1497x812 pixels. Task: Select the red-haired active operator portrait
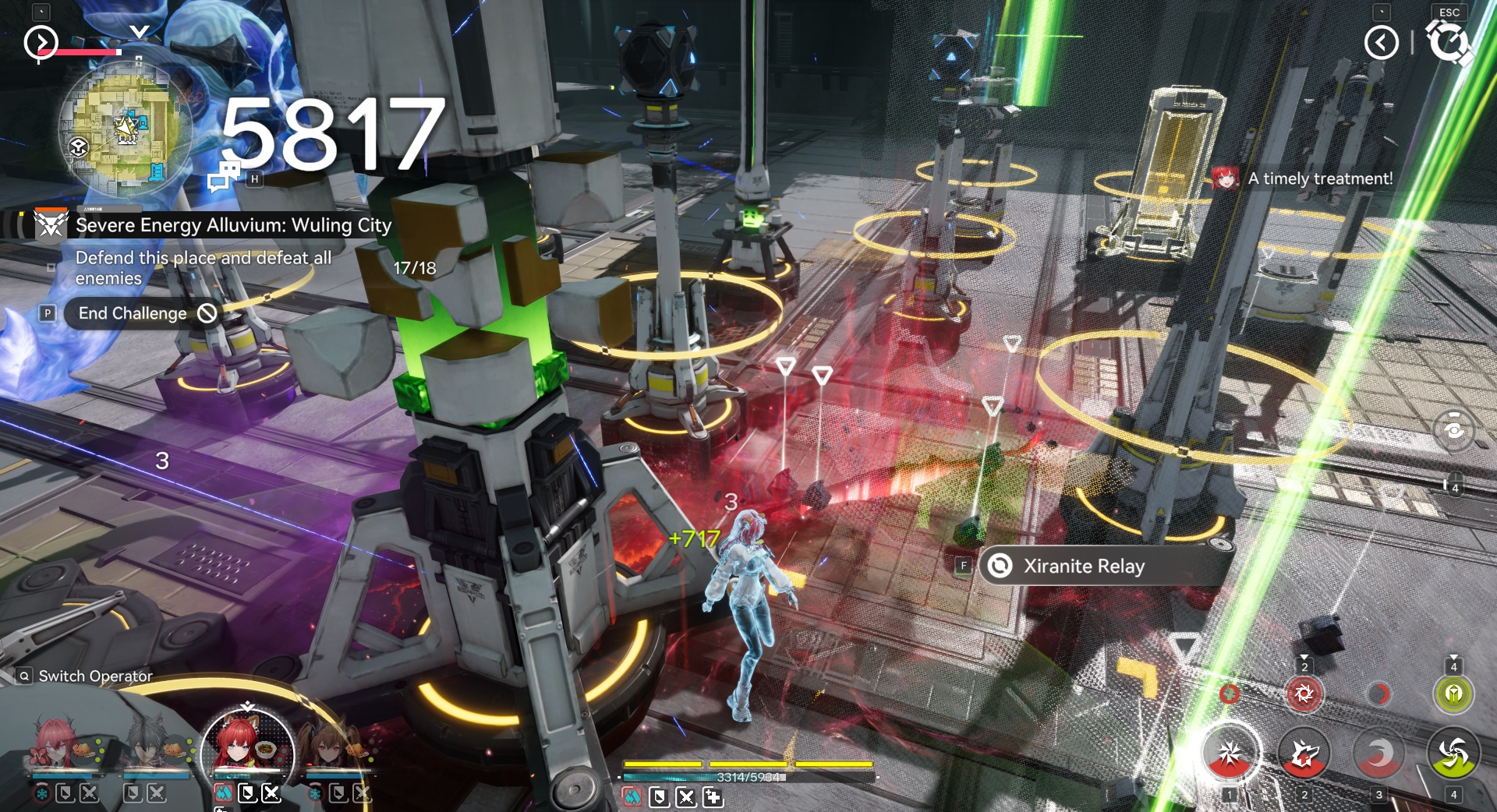pyautogui.click(x=246, y=748)
